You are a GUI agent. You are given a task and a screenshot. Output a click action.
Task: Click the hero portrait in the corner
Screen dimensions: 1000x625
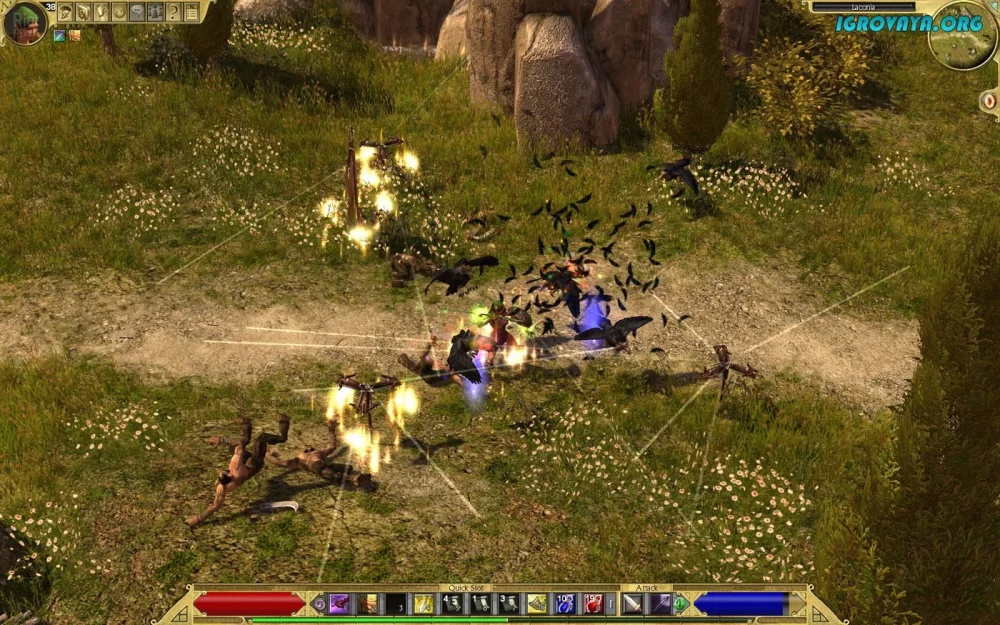tap(24, 22)
